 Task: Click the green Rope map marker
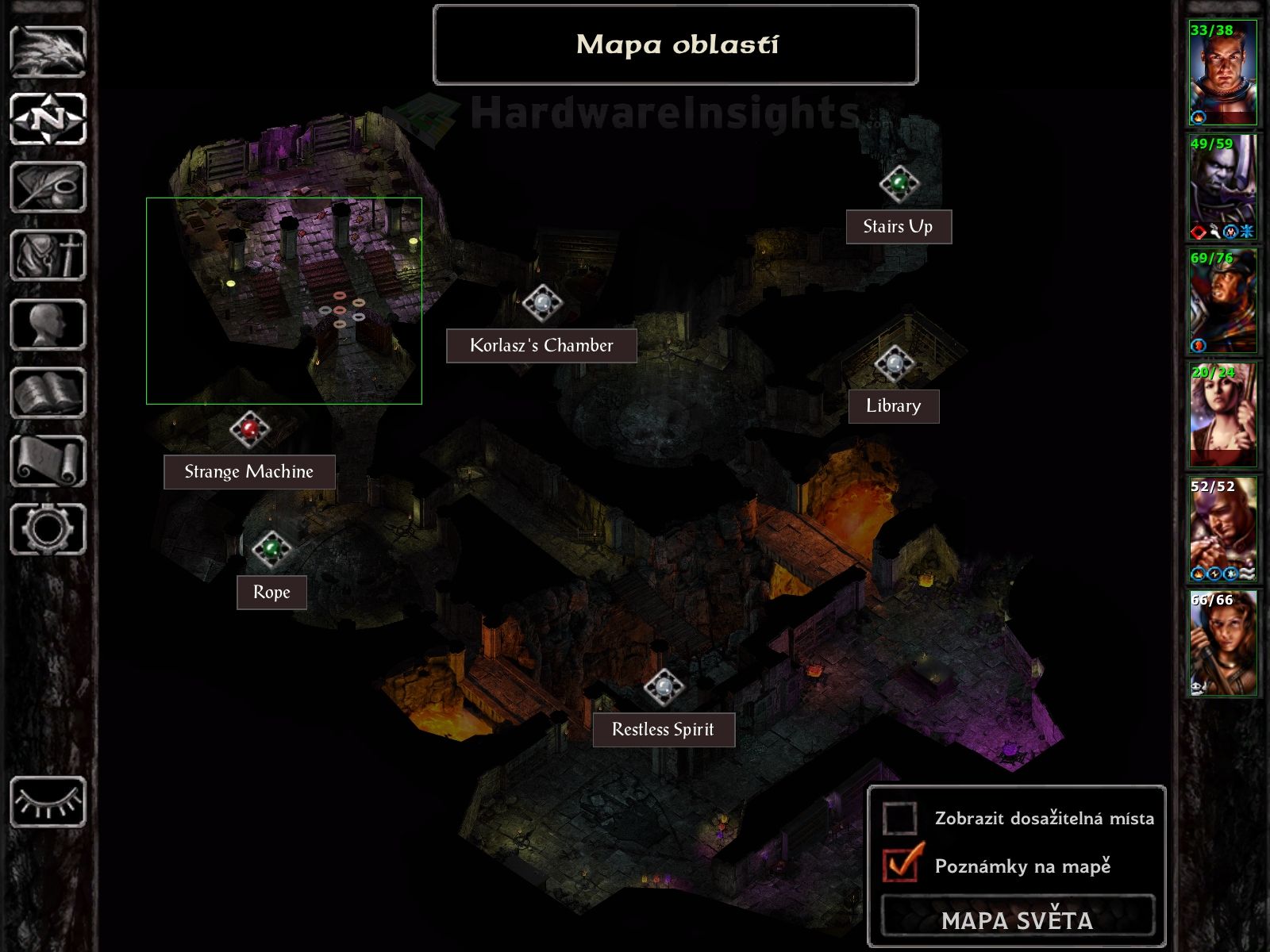pyautogui.click(x=271, y=548)
